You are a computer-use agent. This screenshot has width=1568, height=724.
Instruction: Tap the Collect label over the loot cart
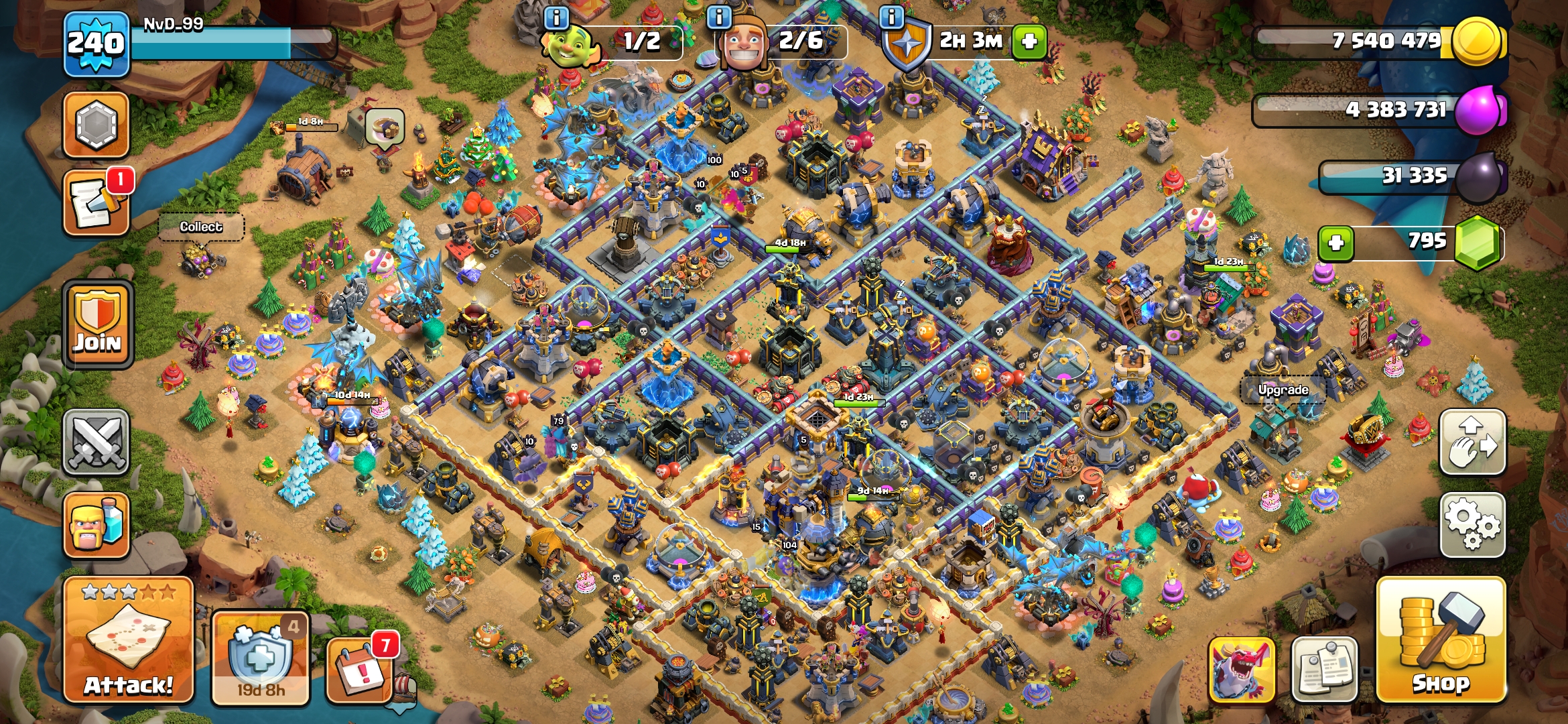click(201, 227)
